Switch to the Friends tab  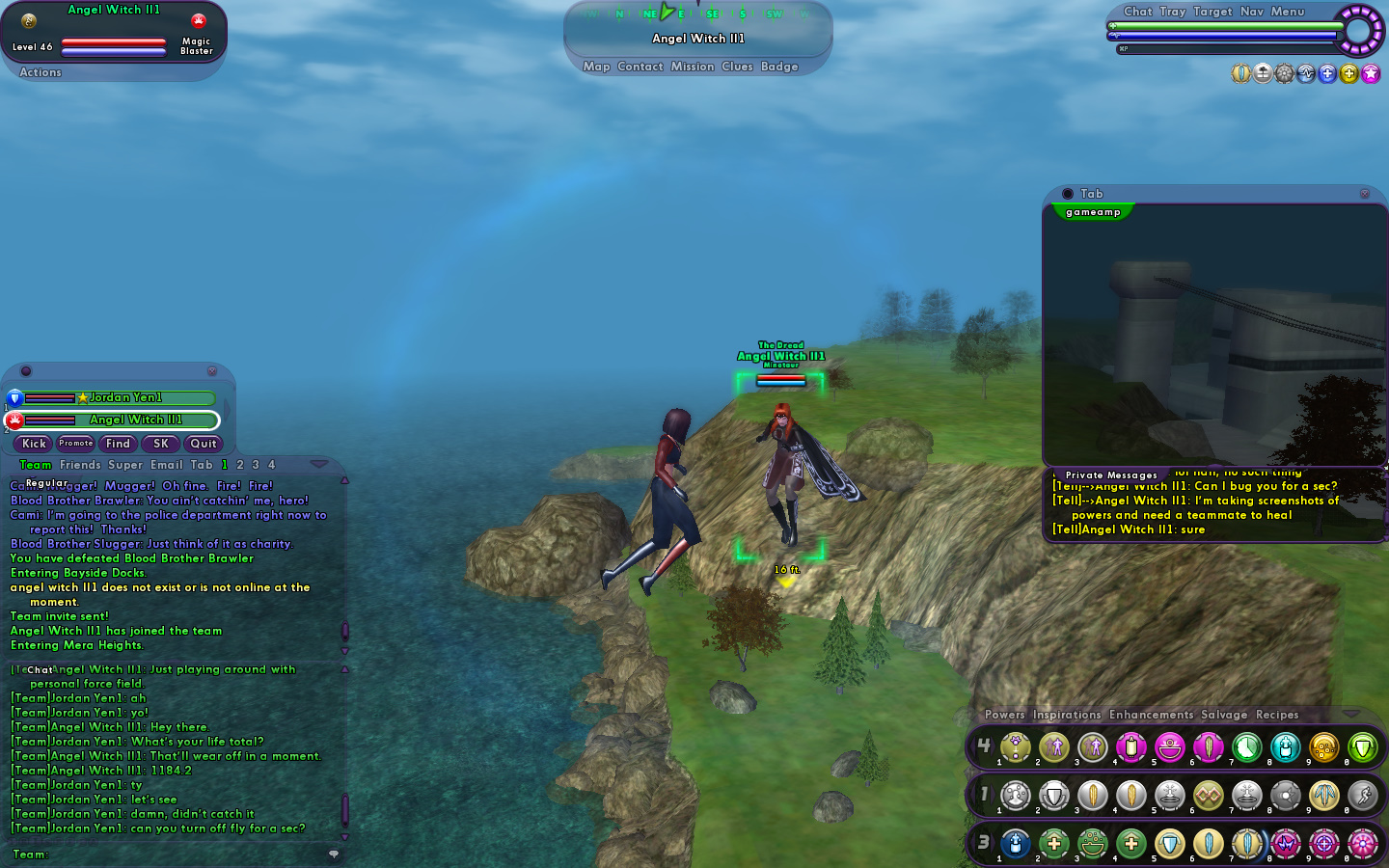click(x=80, y=465)
